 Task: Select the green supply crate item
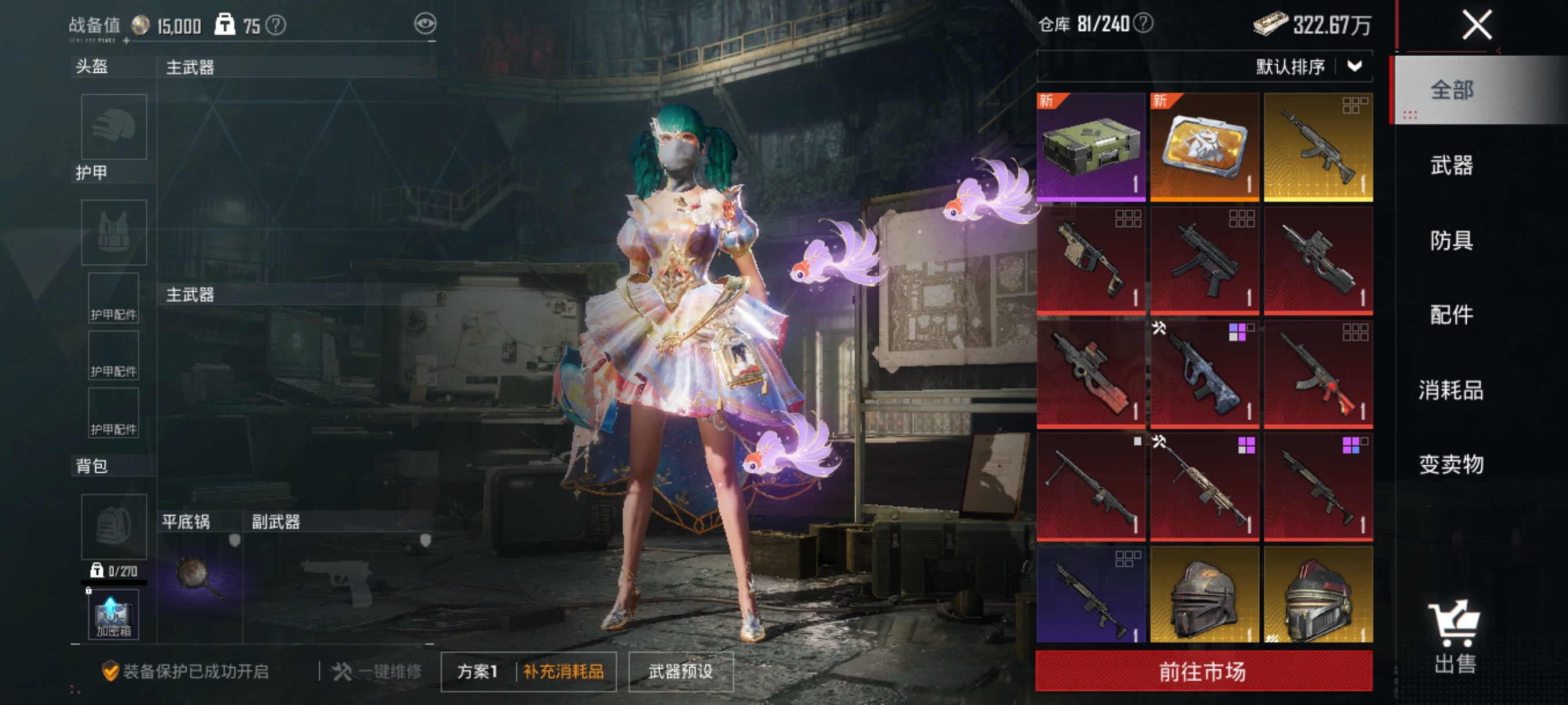tap(1090, 147)
